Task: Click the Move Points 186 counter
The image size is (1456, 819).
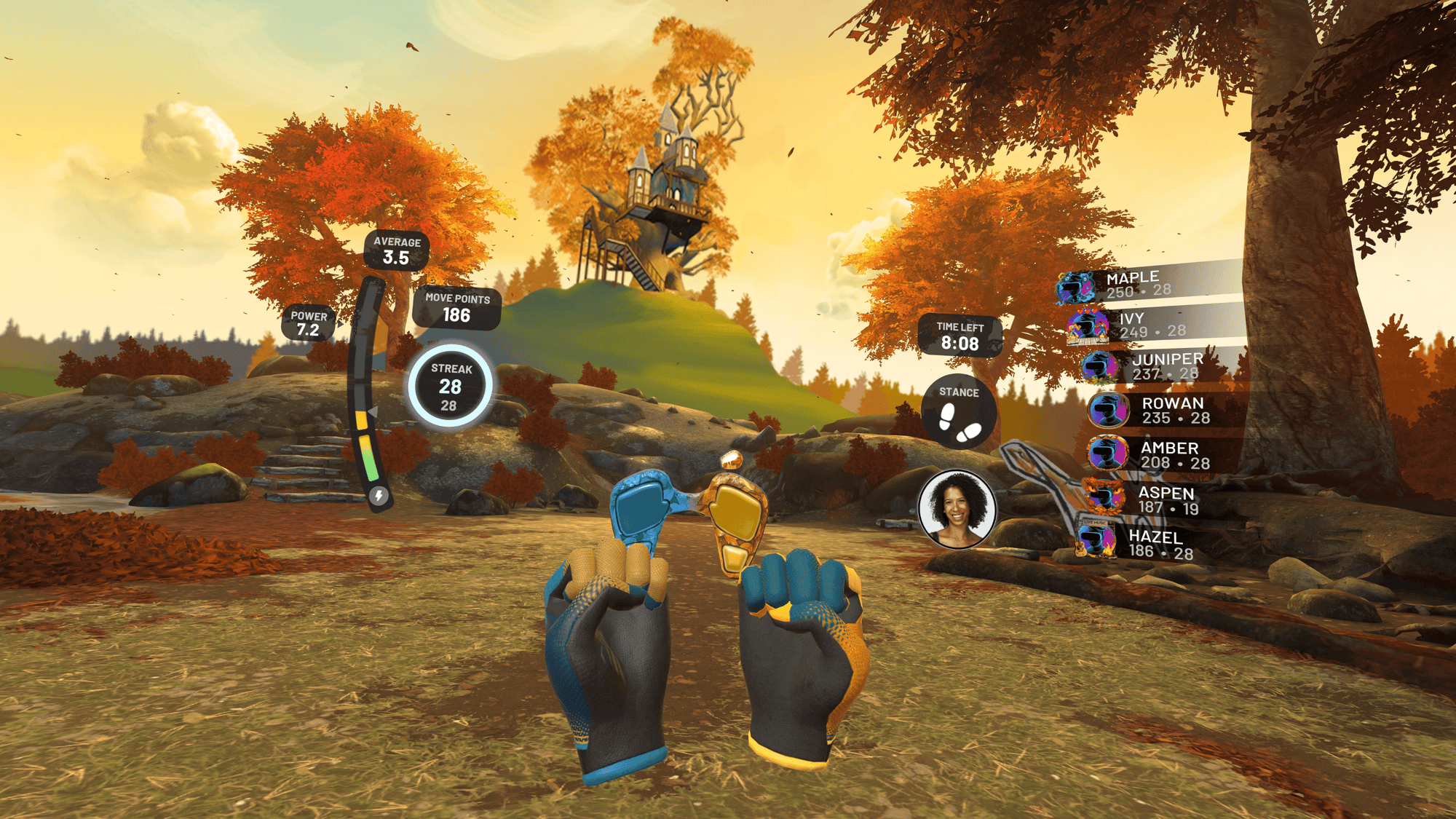Action: (x=456, y=314)
